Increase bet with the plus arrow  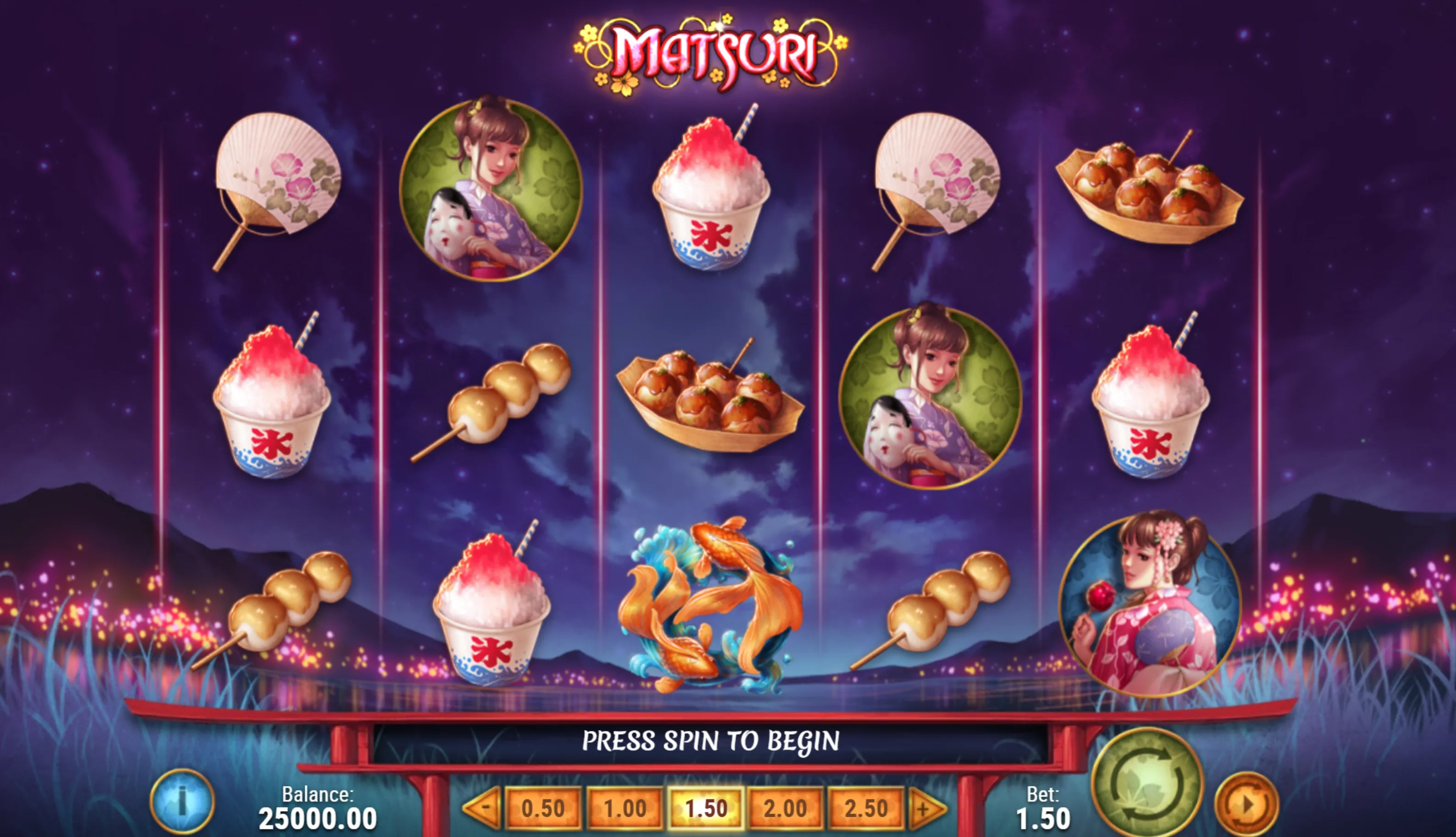pyautogui.click(x=926, y=809)
